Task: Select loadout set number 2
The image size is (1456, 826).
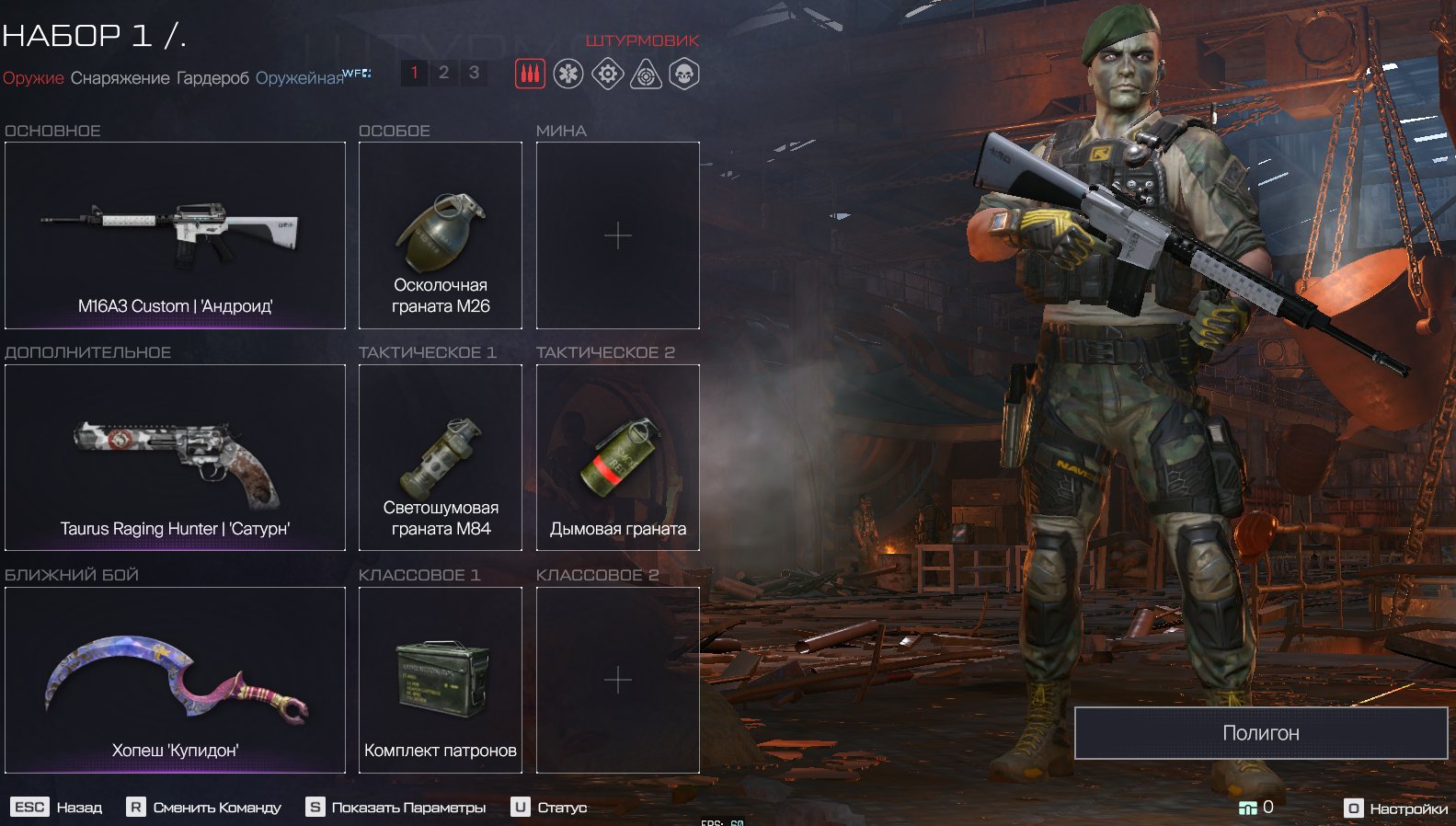Action: pos(443,73)
